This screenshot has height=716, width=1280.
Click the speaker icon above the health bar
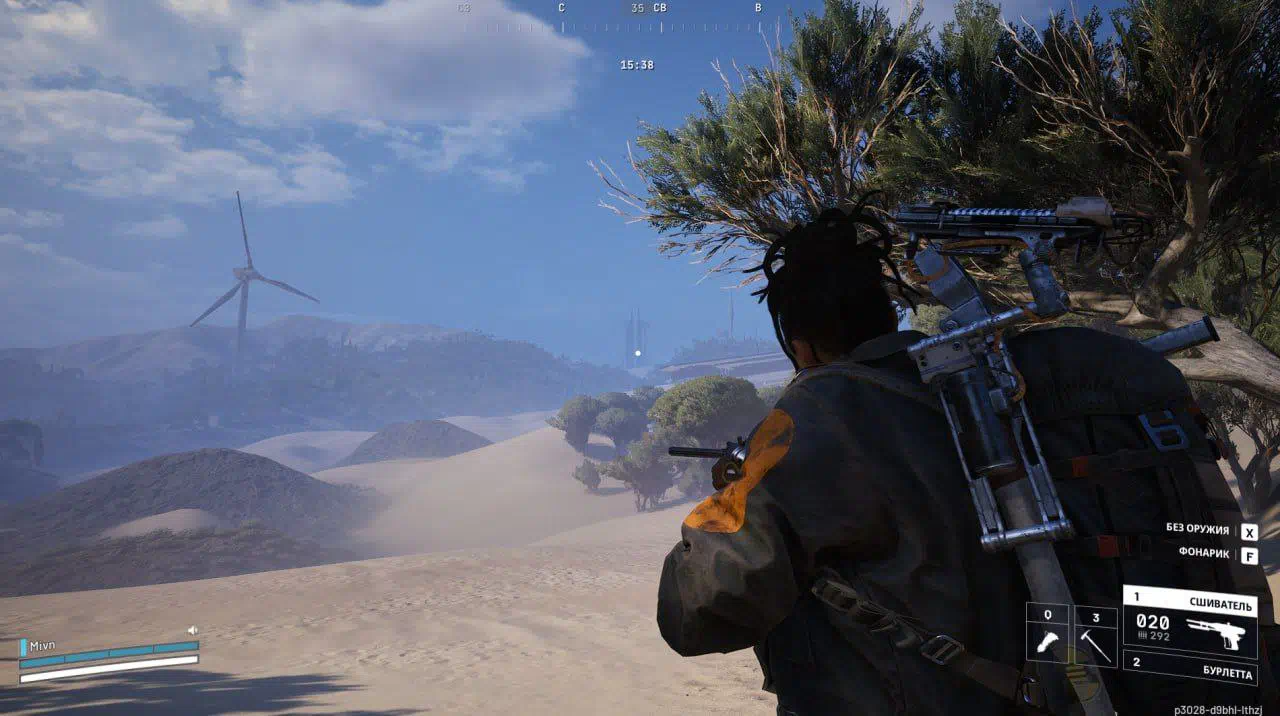[192, 631]
